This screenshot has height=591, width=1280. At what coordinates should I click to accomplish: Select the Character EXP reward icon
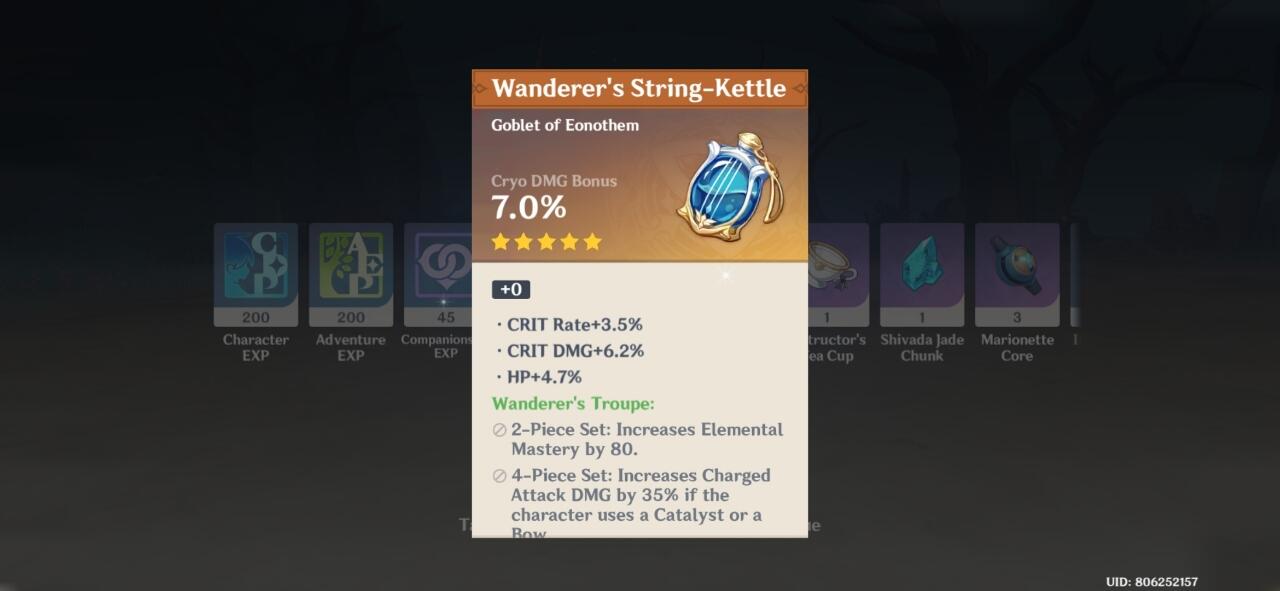click(x=255, y=267)
